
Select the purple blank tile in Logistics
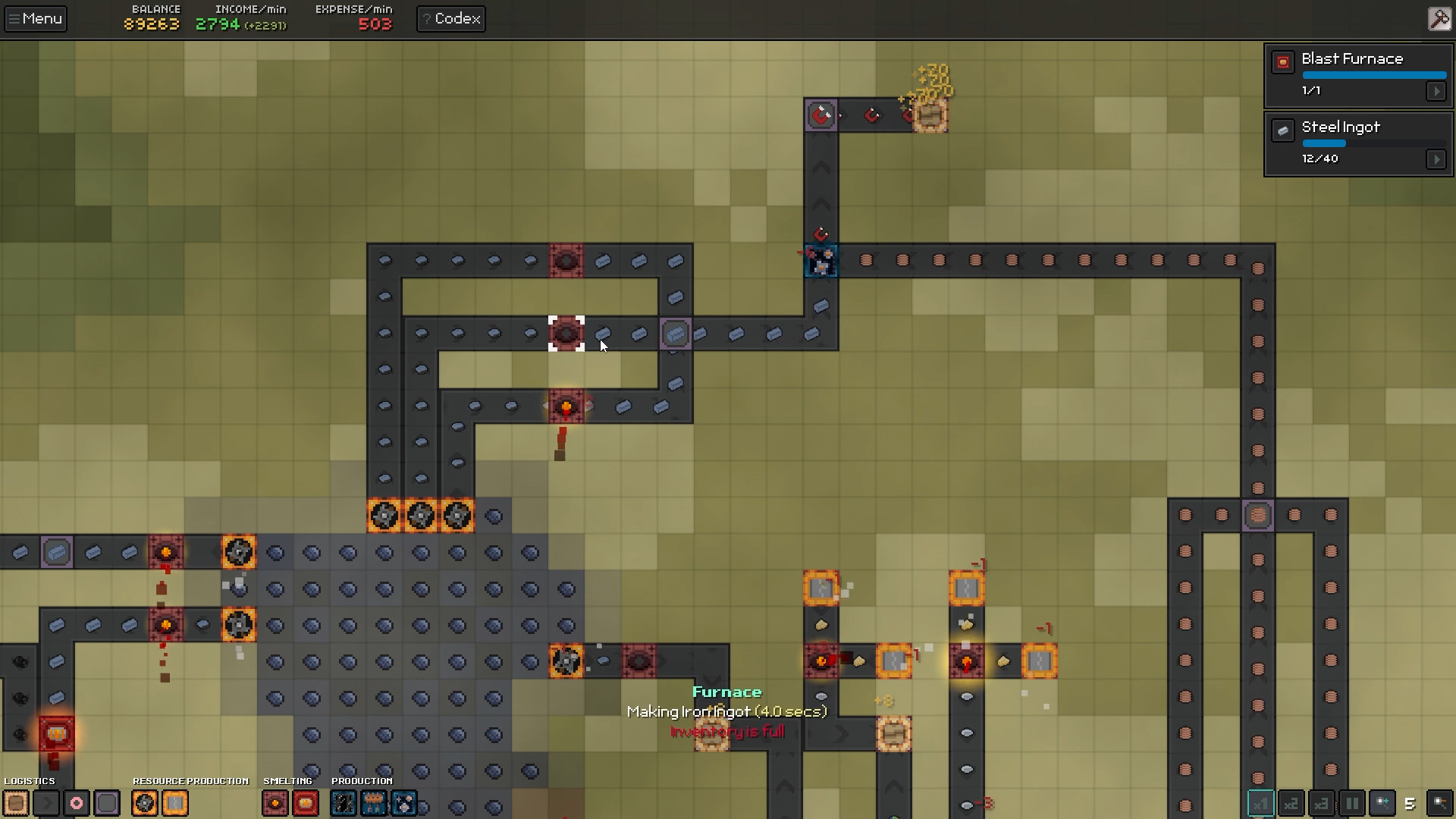(x=107, y=803)
